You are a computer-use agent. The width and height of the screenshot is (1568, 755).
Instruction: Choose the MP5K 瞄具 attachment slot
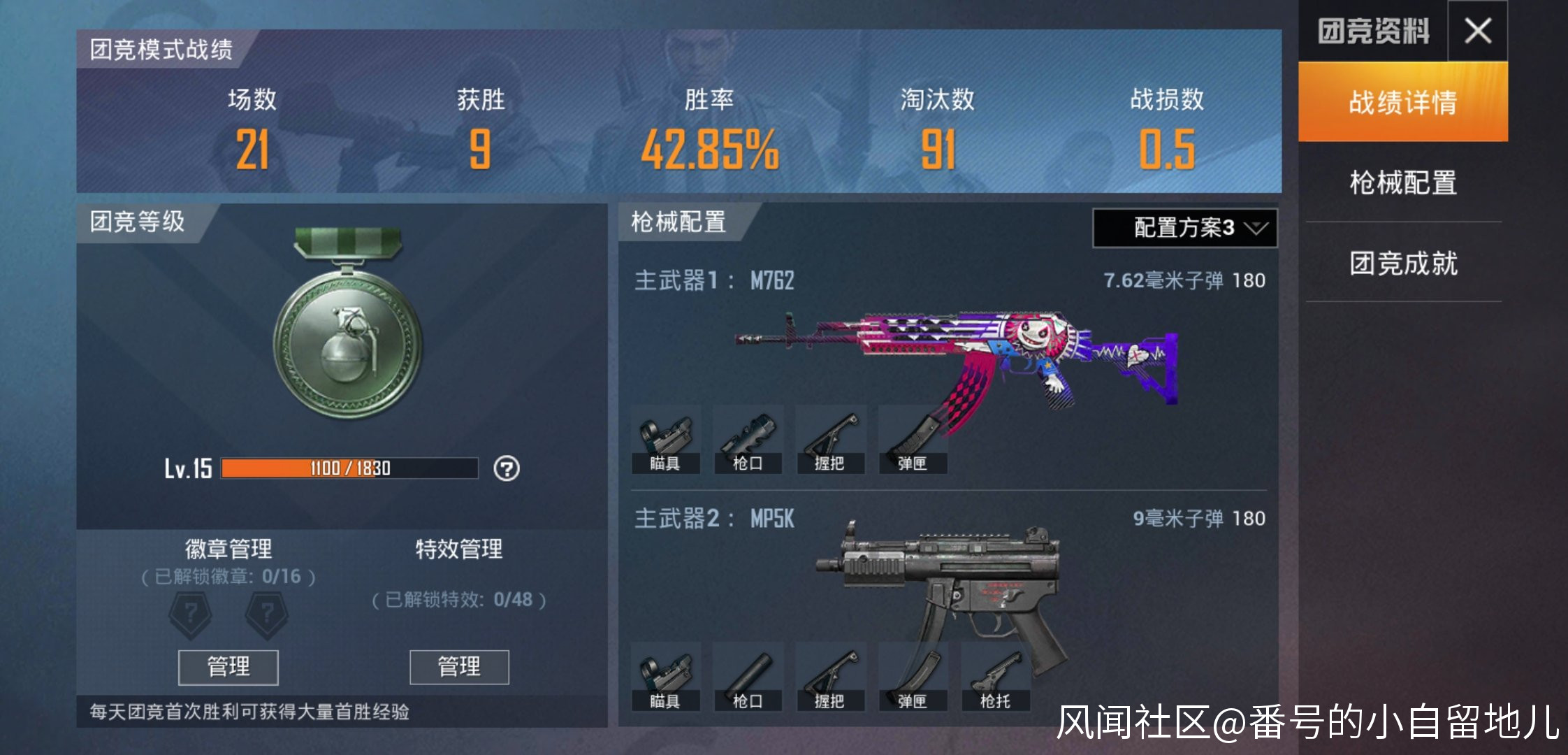pyautogui.click(x=665, y=678)
